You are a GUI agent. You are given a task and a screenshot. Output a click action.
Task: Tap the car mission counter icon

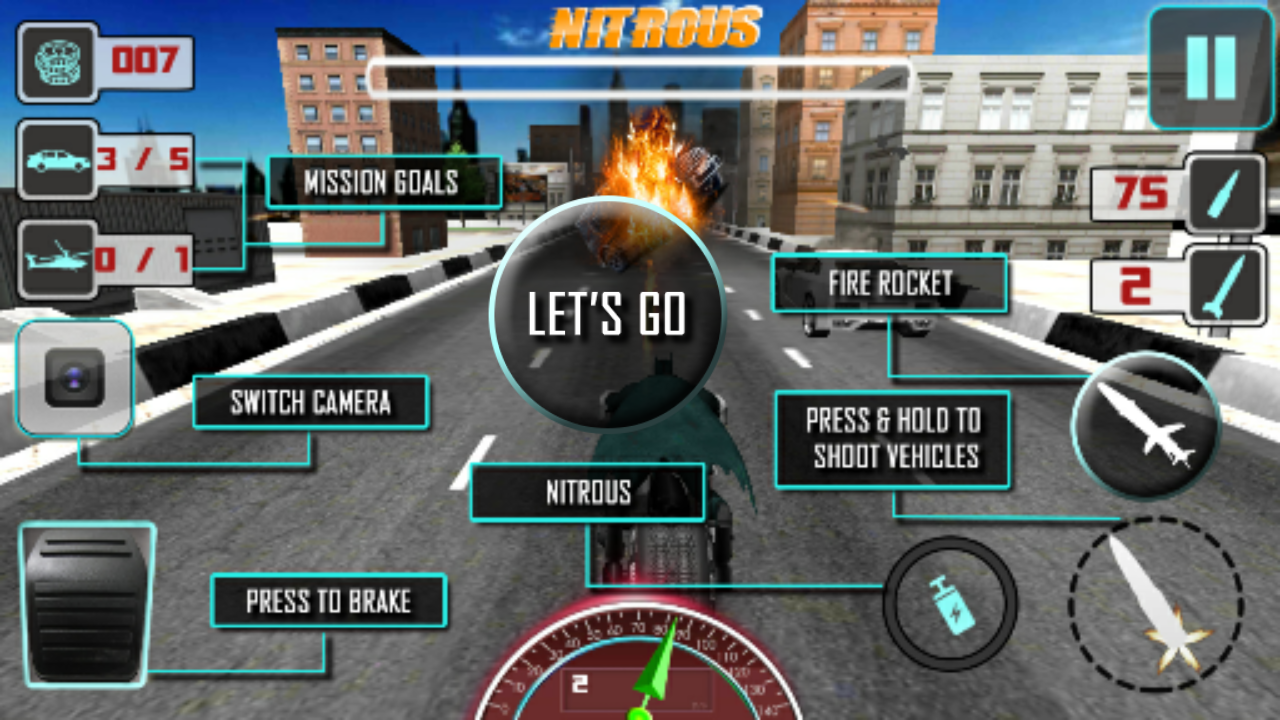click(x=60, y=160)
